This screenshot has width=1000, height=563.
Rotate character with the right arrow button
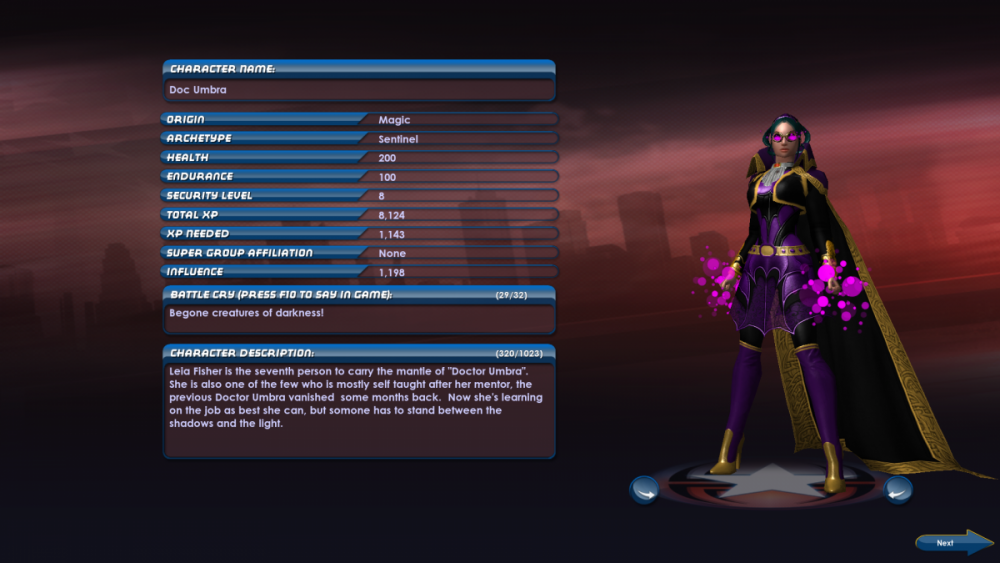click(x=898, y=490)
